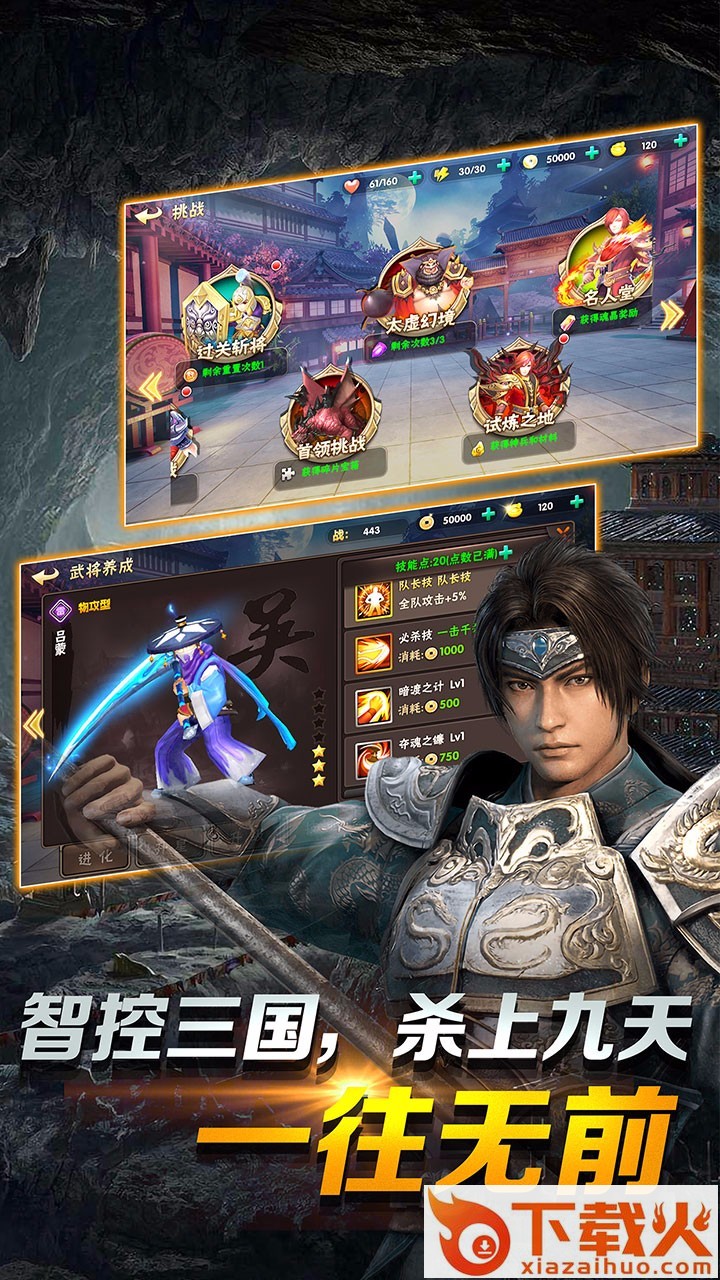
Task: Click the 进化 evolve button
Action: (x=95, y=857)
